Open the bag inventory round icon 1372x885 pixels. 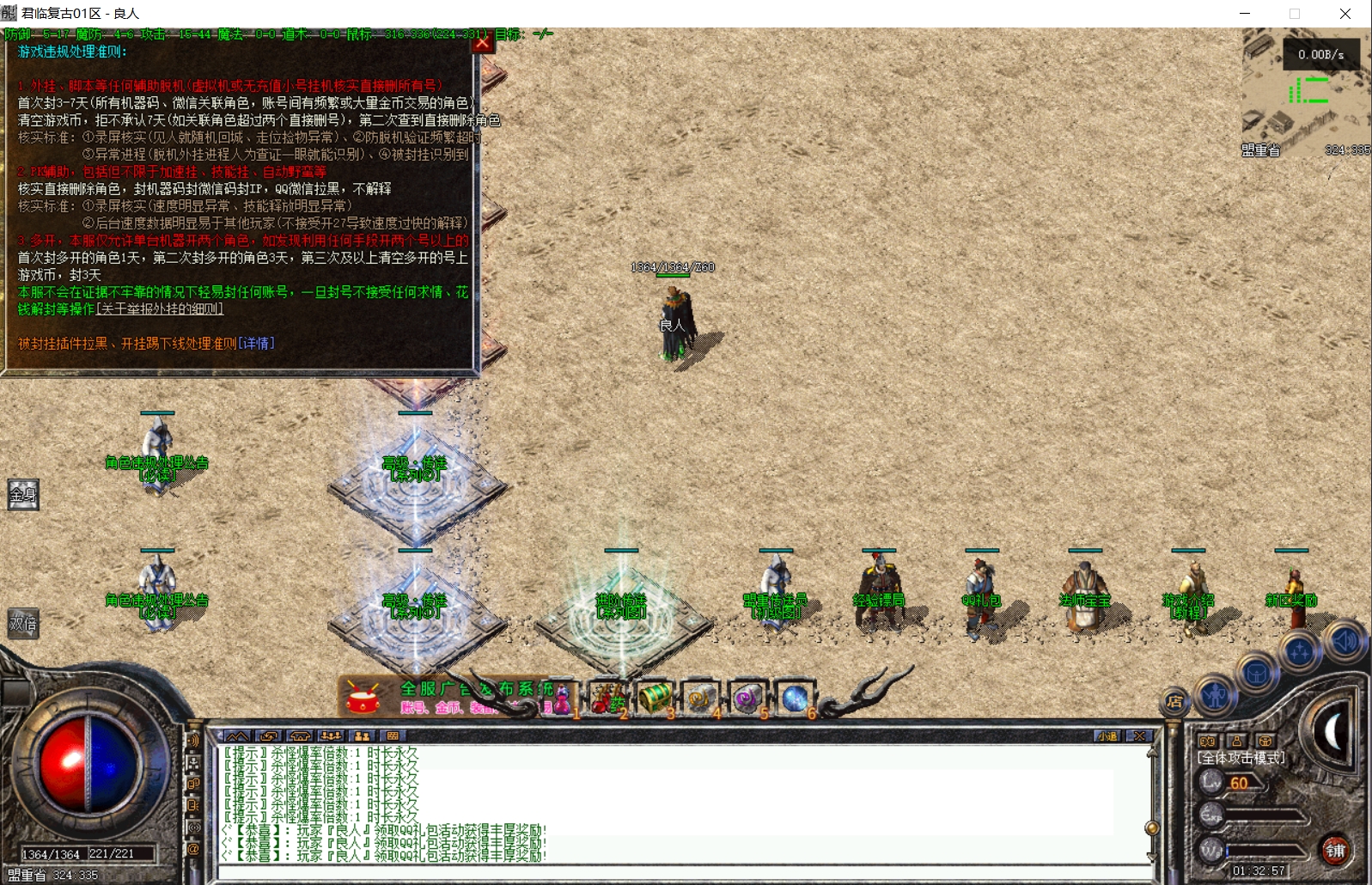[1257, 673]
